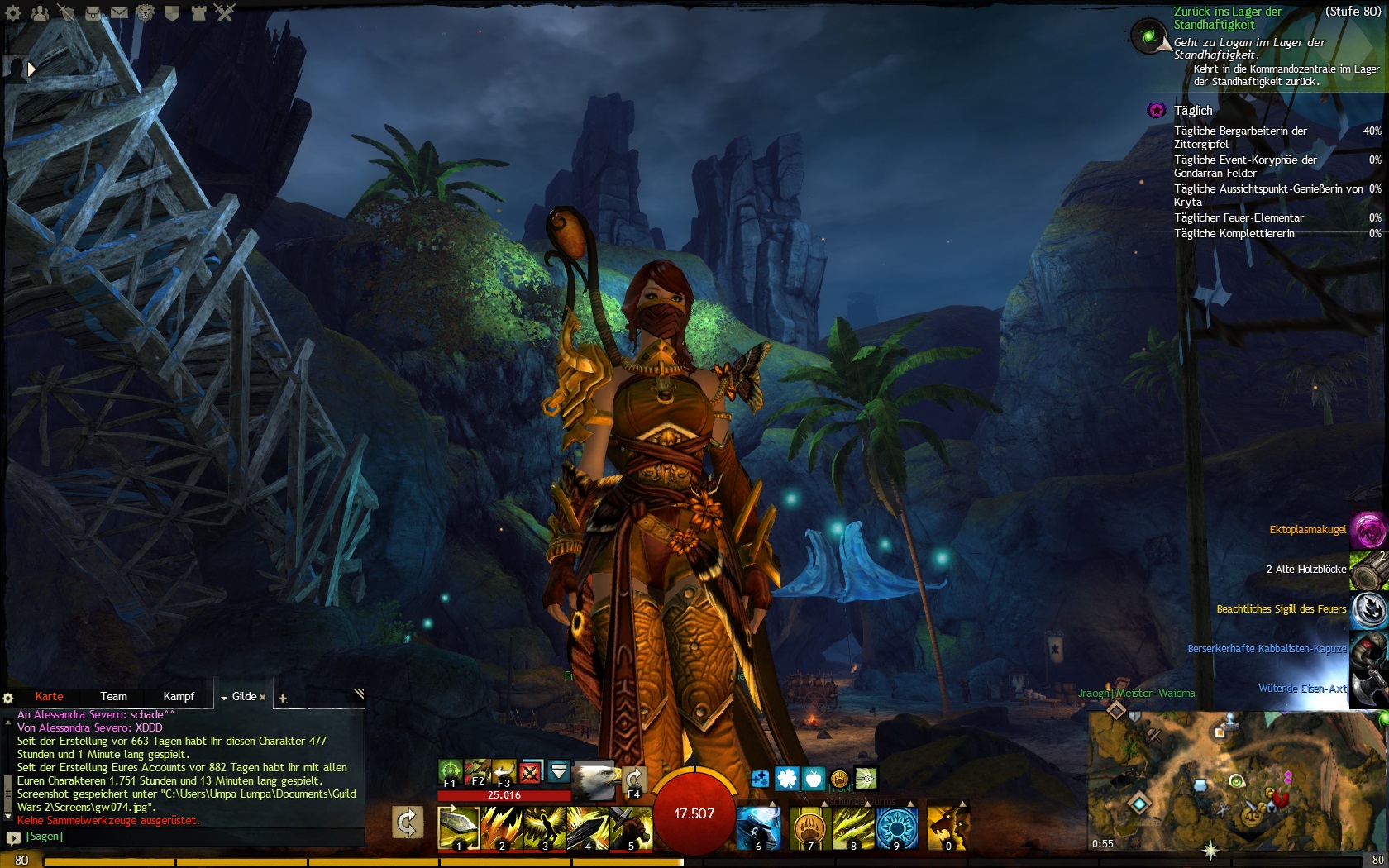Use the healing skill in slot 6
The height and width of the screenshot is (868, 1389).
758,827
